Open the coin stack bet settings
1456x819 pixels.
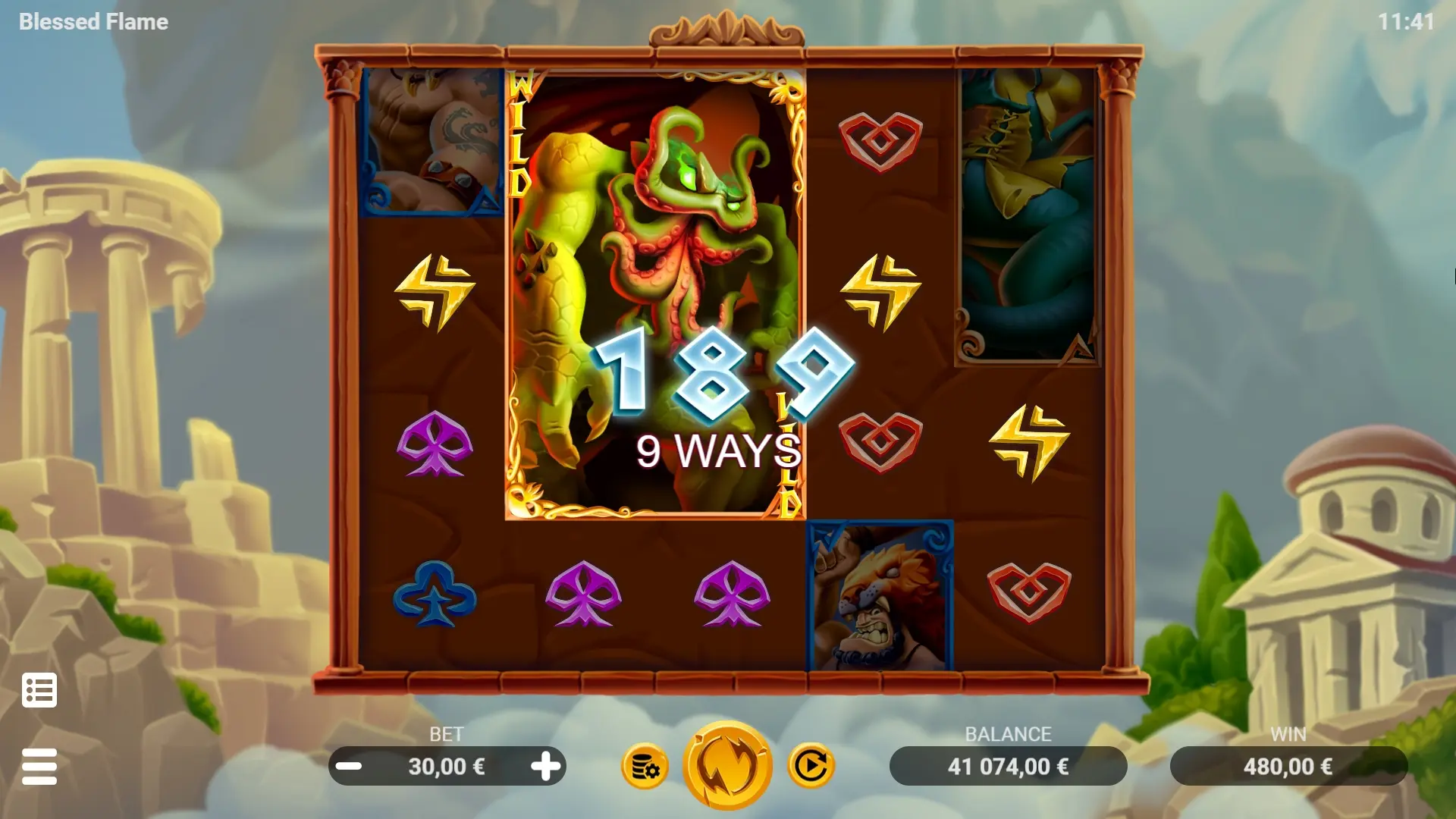coord(645,767)
